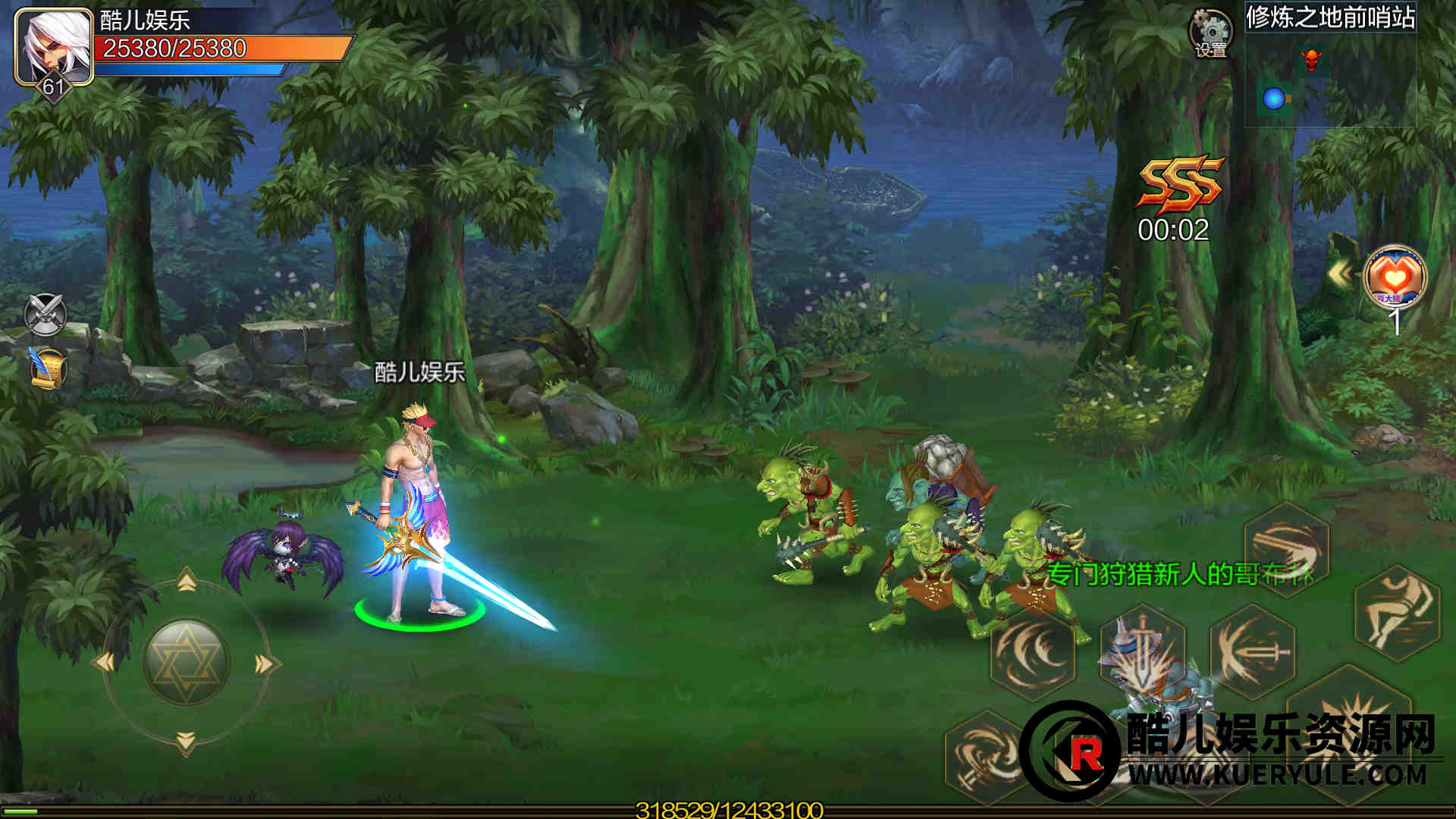Move down with joystick down arrow
The width and height of the screenshot is (1456, 819).
point(187,740)
